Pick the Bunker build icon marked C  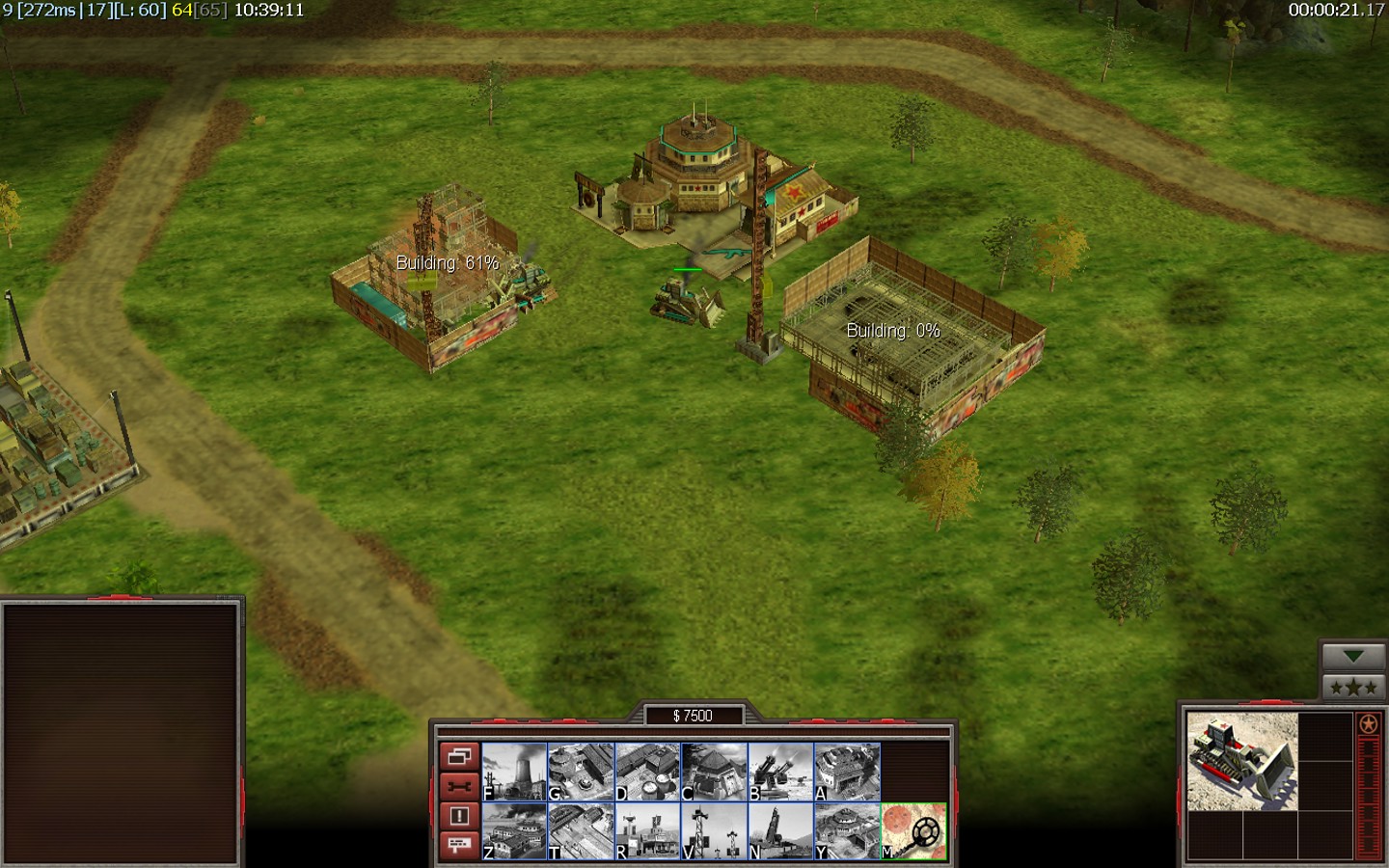714,772
